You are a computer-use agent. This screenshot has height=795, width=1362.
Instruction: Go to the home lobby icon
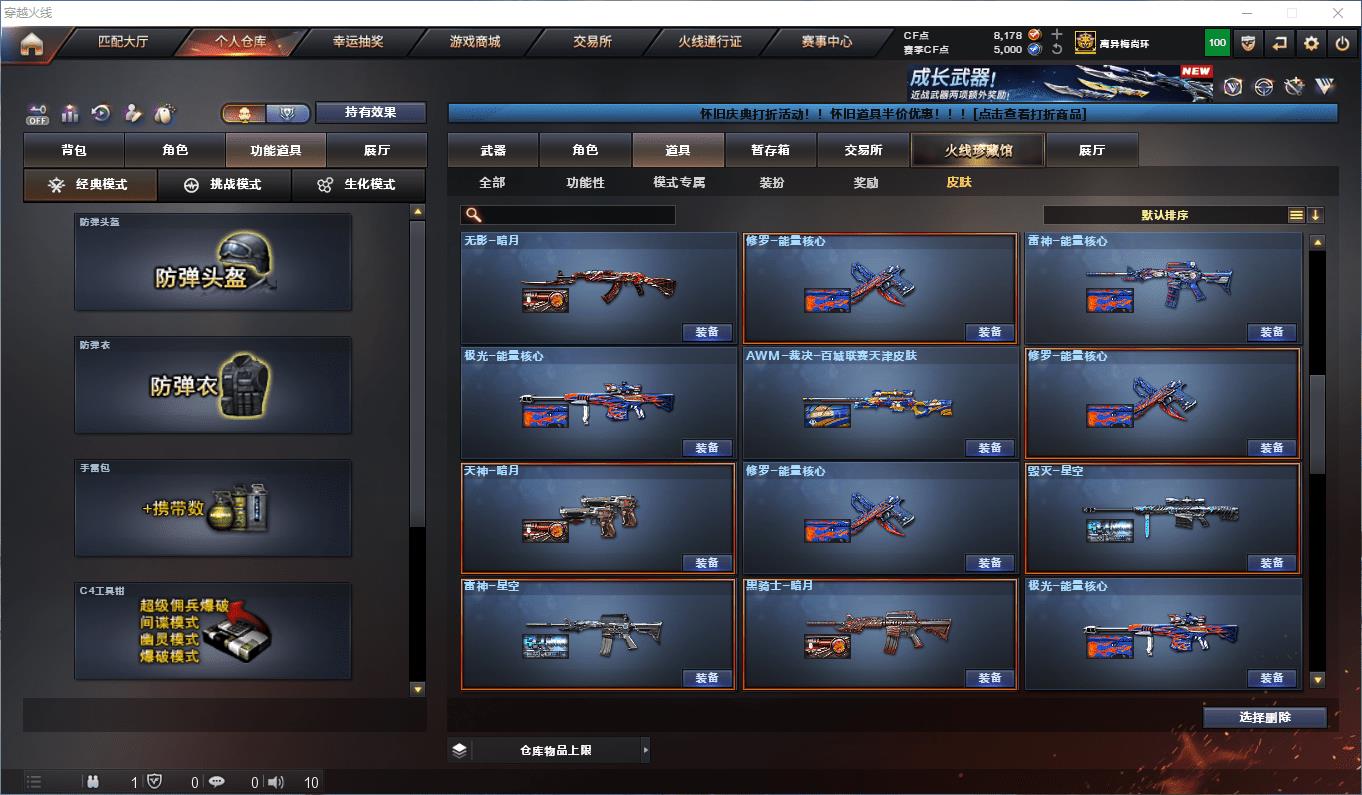(x=31, y=44)
